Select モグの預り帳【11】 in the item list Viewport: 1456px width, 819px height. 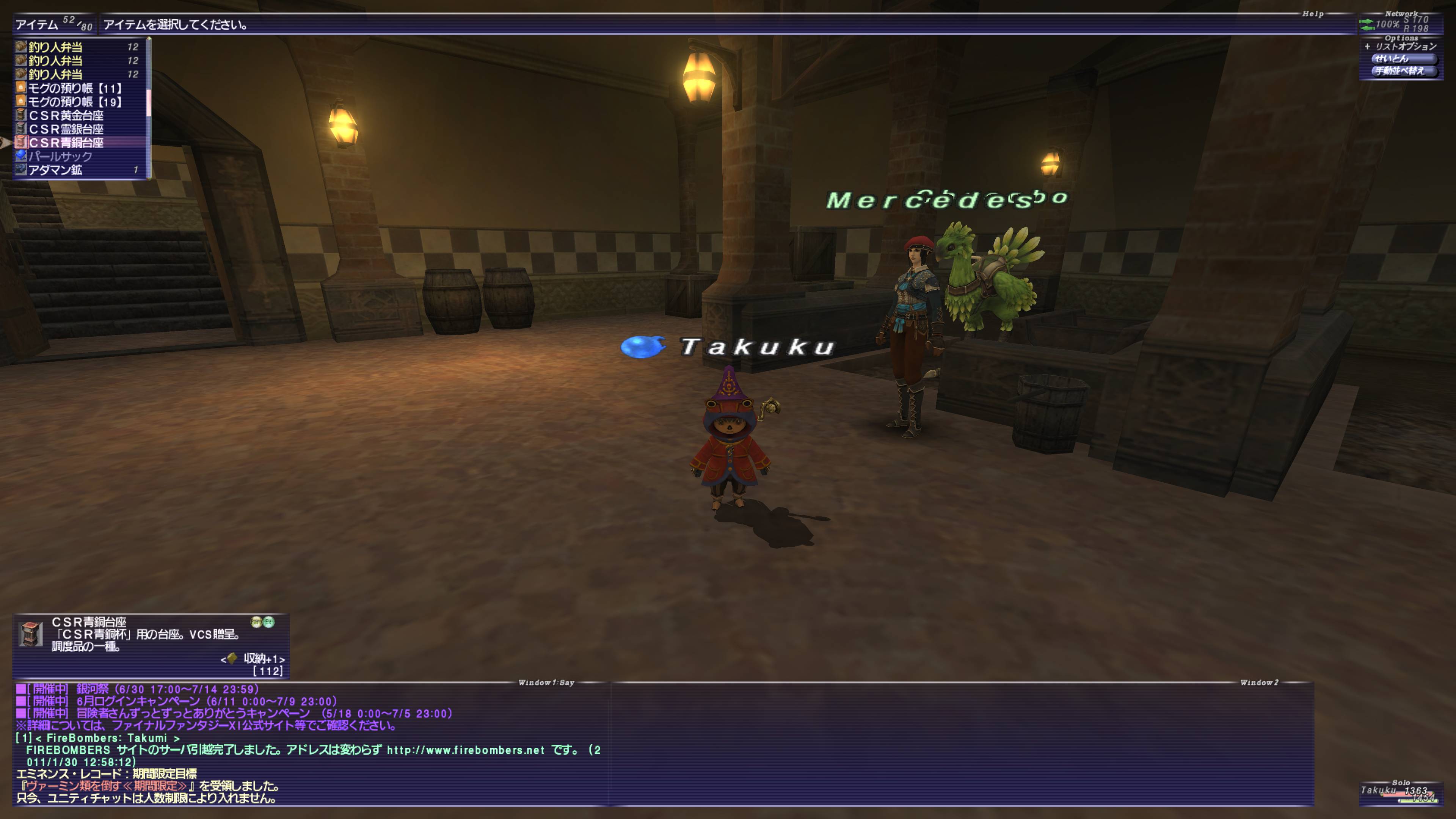coord(75,88)
